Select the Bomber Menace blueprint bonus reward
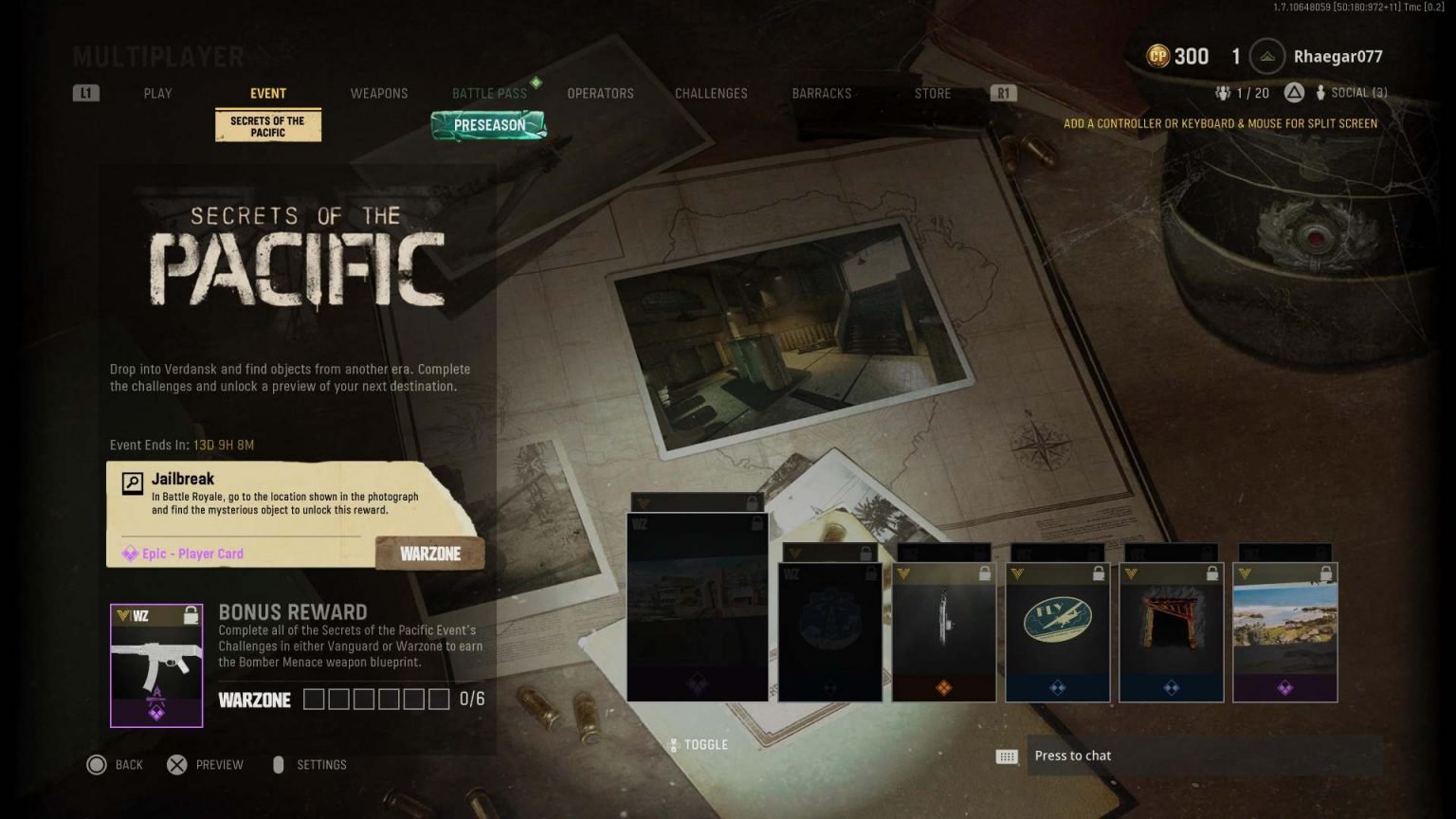 pos(156,665)
